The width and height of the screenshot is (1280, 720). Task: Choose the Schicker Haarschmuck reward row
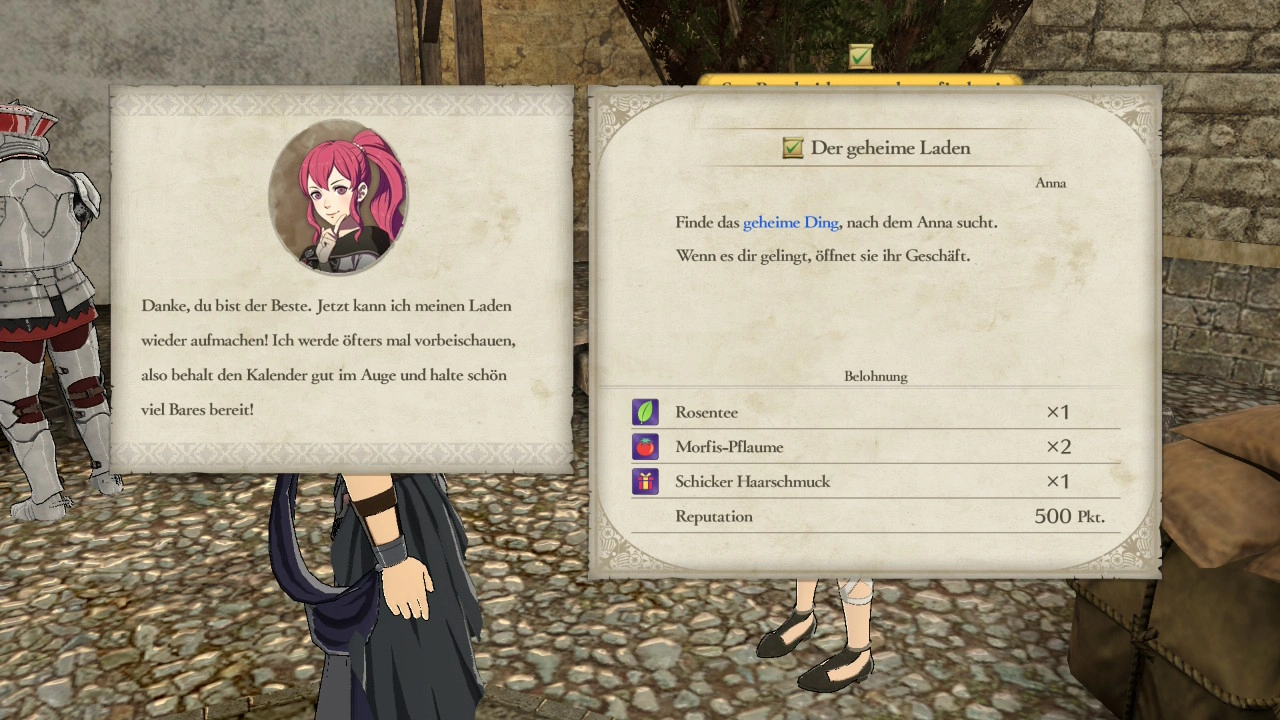point(874,482)
